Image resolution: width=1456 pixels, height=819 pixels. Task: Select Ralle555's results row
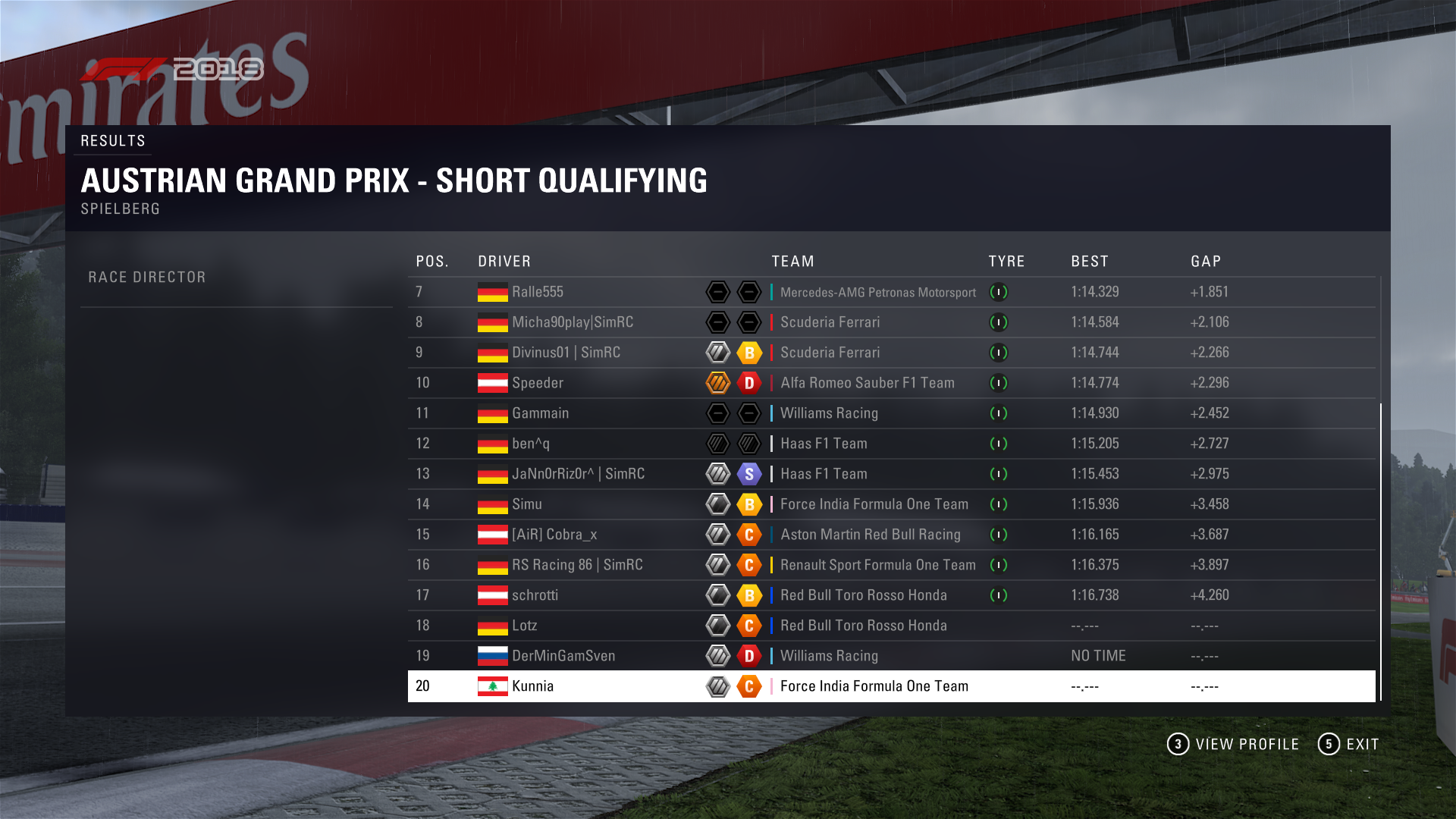tap(537, 292)
